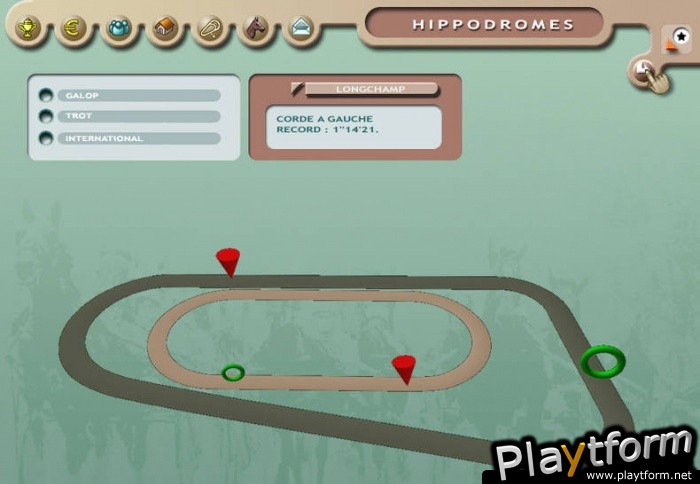700x484 pixels.
Task: Select the small green ring marker
Action: click(233, 373)
